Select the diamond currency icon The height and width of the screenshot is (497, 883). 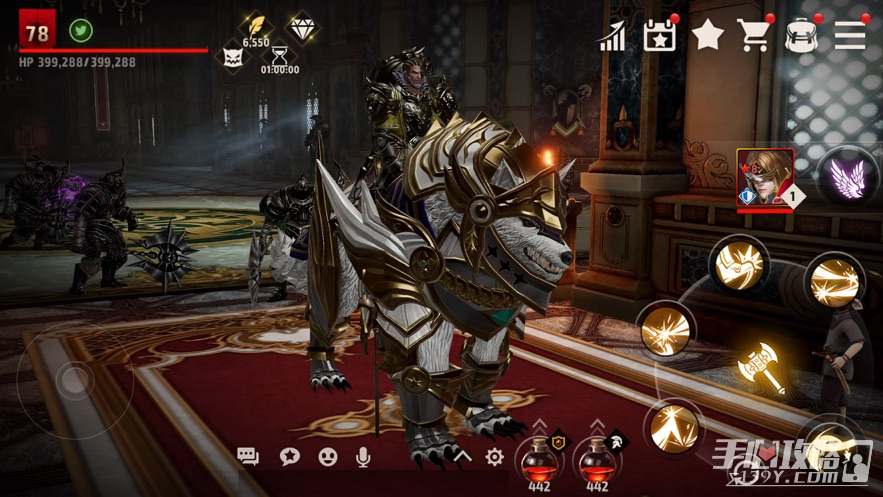point(302,27)
